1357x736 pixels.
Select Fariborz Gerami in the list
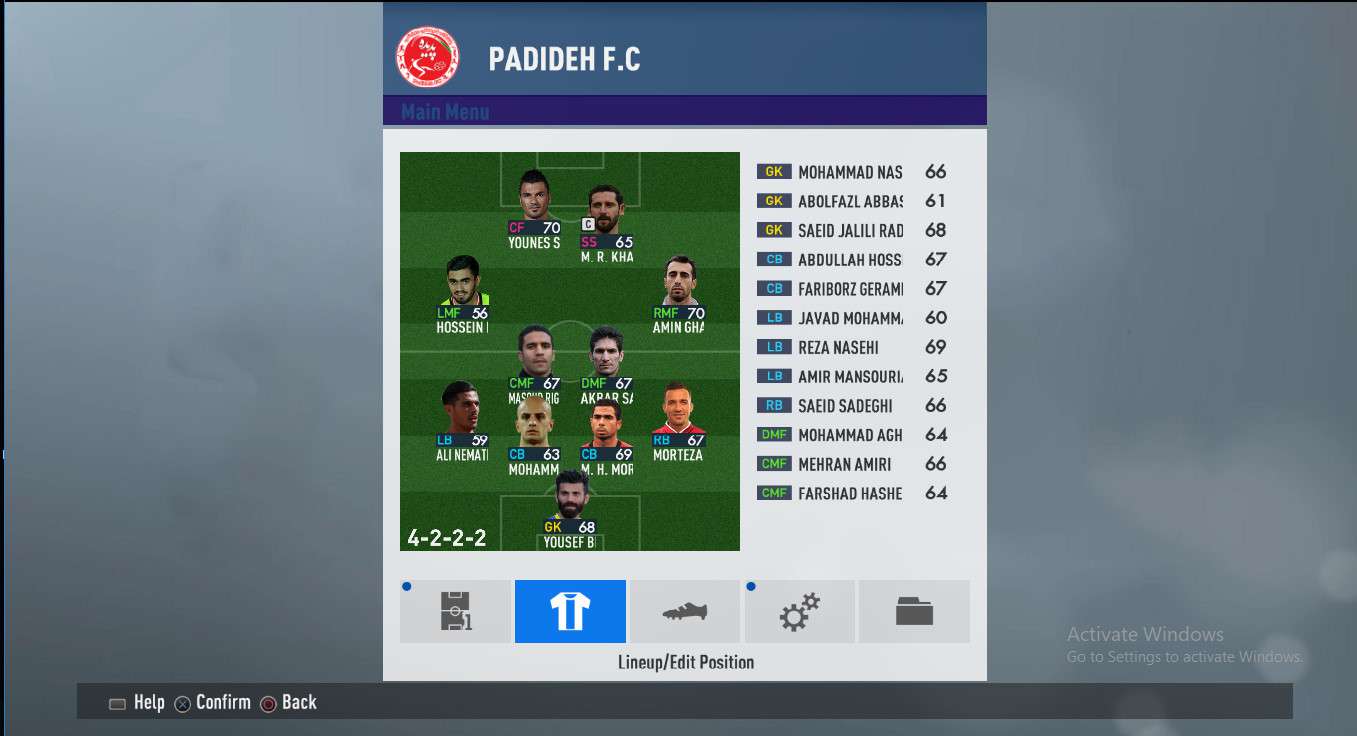tap(850, 289)
